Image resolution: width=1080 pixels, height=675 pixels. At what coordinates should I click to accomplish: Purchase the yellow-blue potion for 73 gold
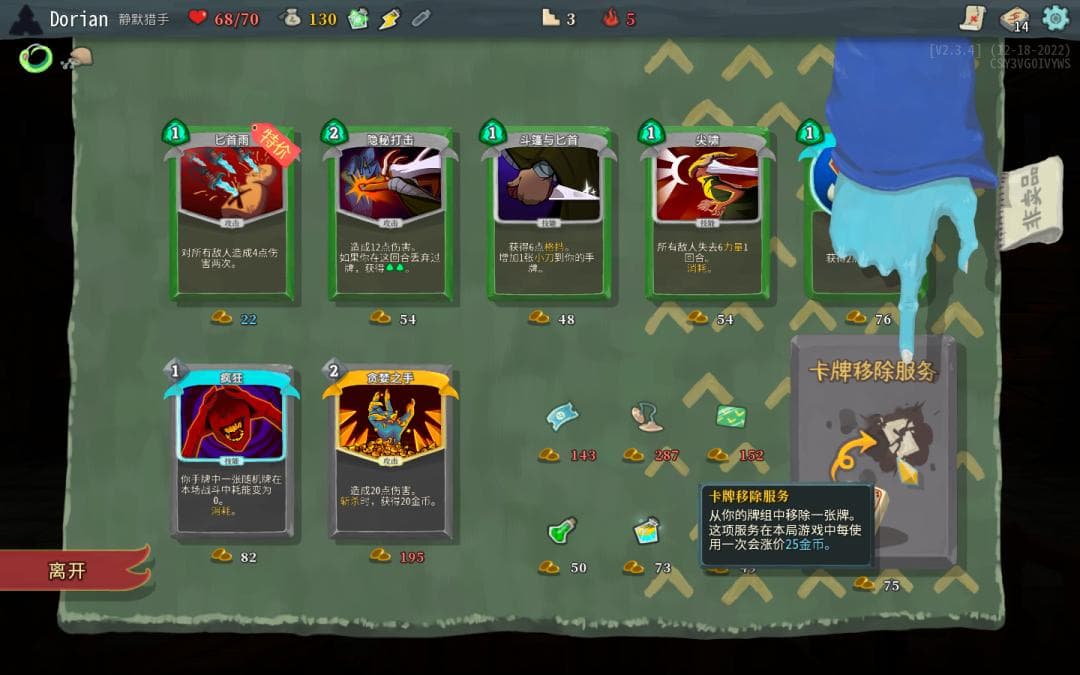point(647,530)
